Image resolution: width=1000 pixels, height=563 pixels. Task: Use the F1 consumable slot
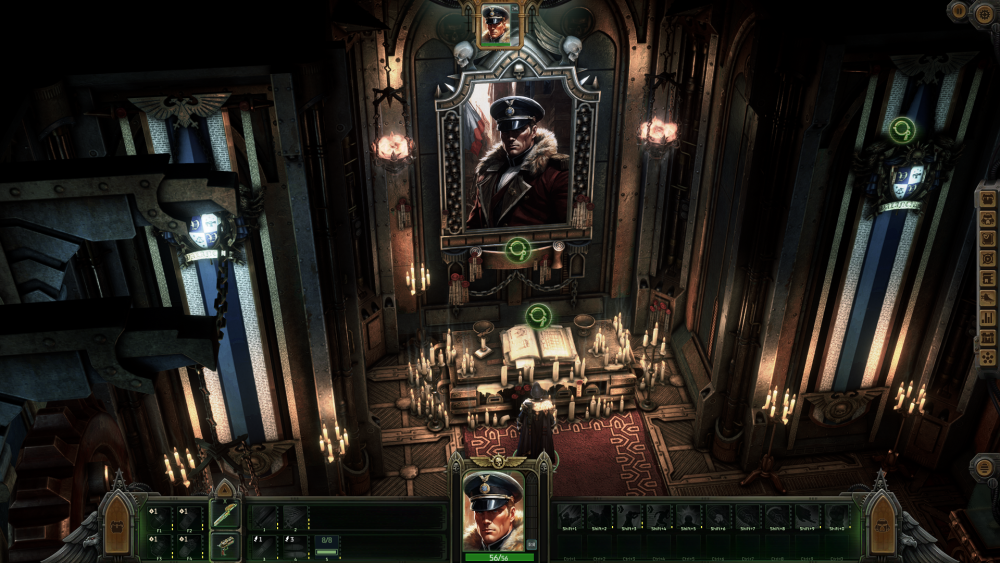coord(158,517)
